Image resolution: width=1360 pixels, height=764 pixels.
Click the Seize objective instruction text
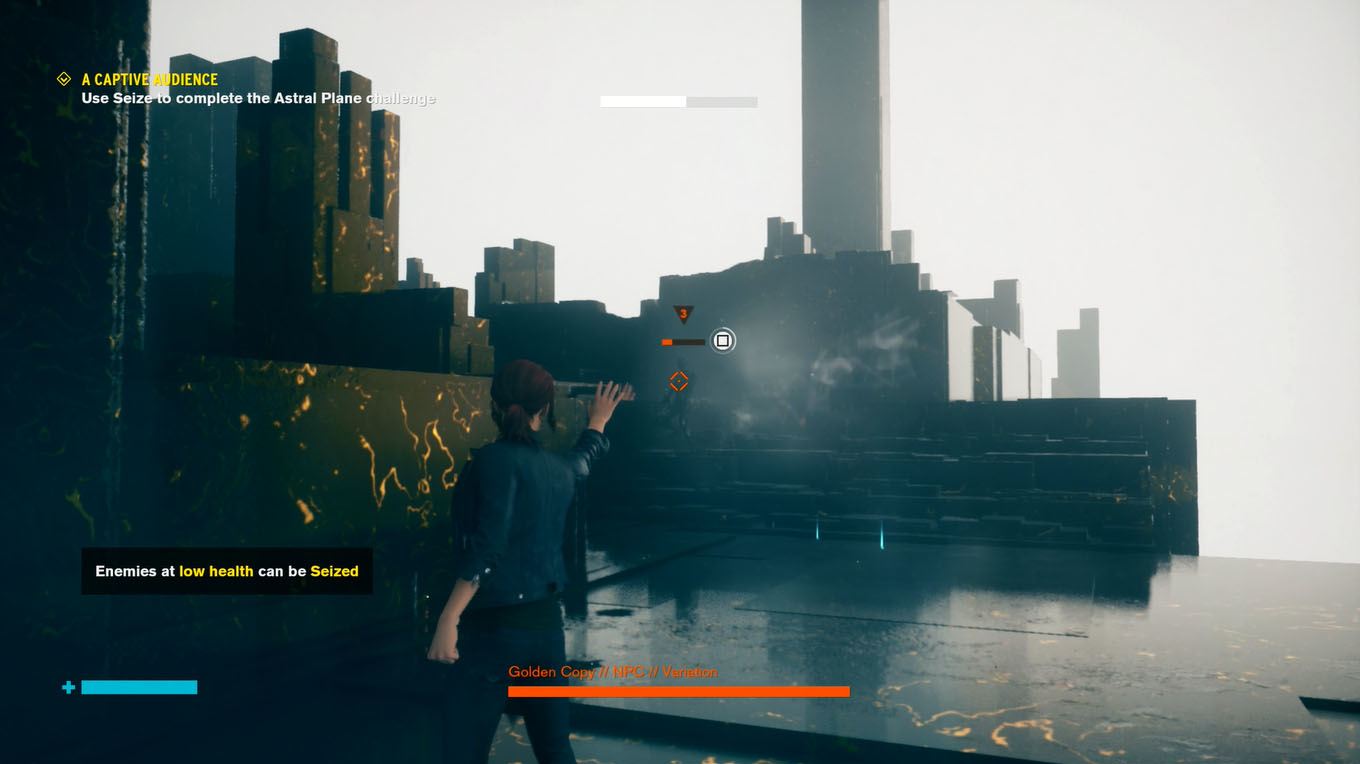click(258, 98)
